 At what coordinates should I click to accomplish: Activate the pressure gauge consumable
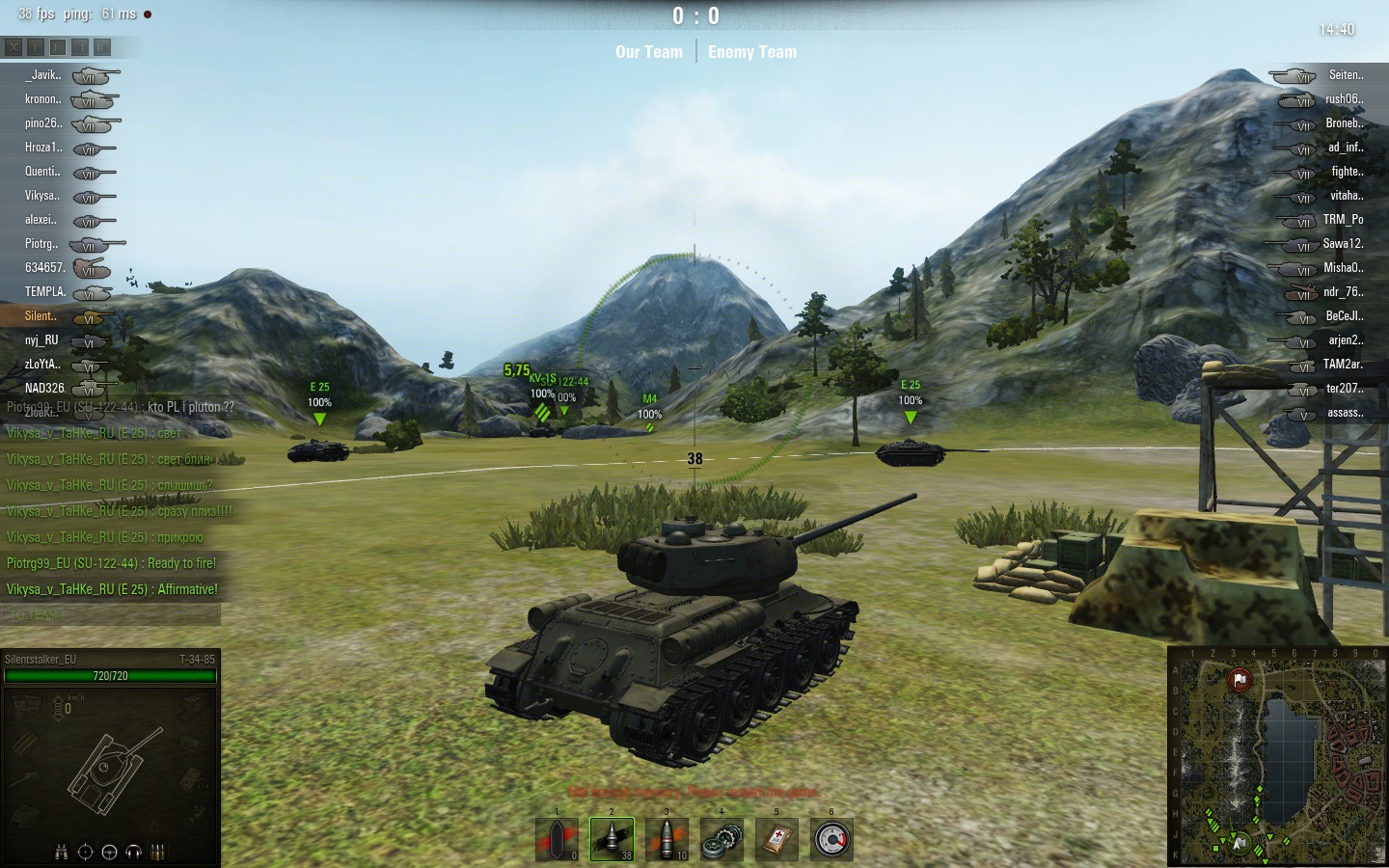(831, 839)
